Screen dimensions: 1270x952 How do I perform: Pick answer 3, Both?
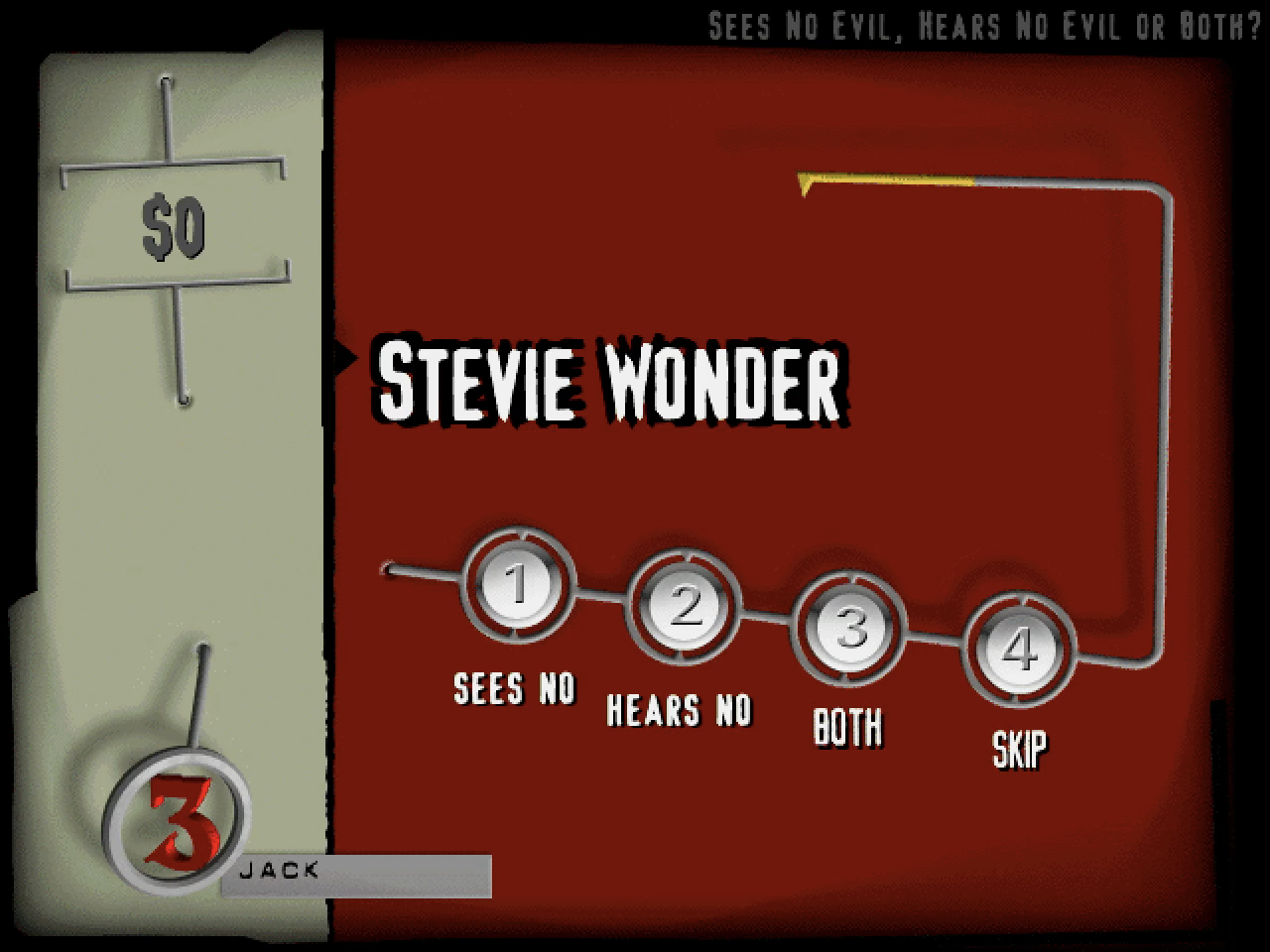pos(851,628)
